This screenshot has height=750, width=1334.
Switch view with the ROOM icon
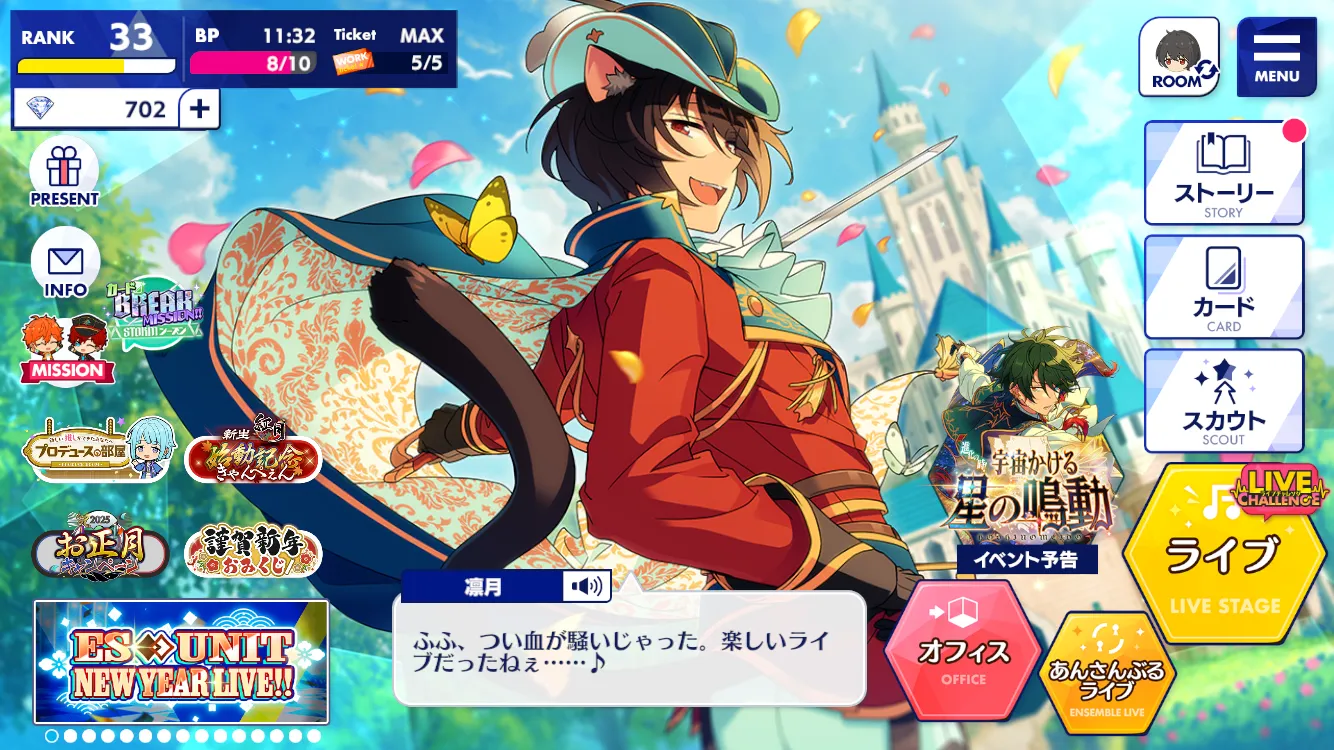pos(1179,57)
